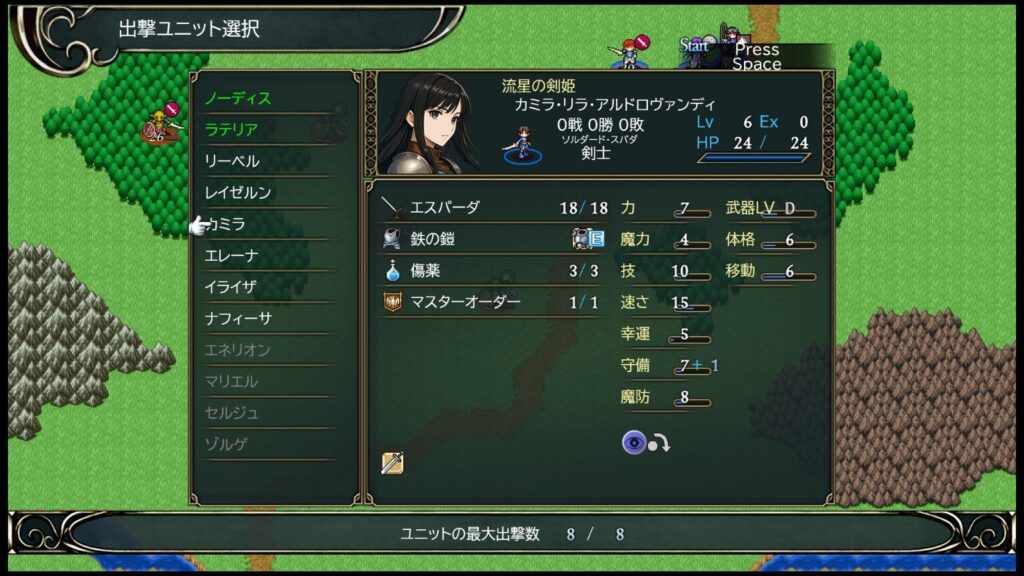This screenshot has height=576, width=1024.
Task: Click the purple eye skill icon
Action: 634,442
